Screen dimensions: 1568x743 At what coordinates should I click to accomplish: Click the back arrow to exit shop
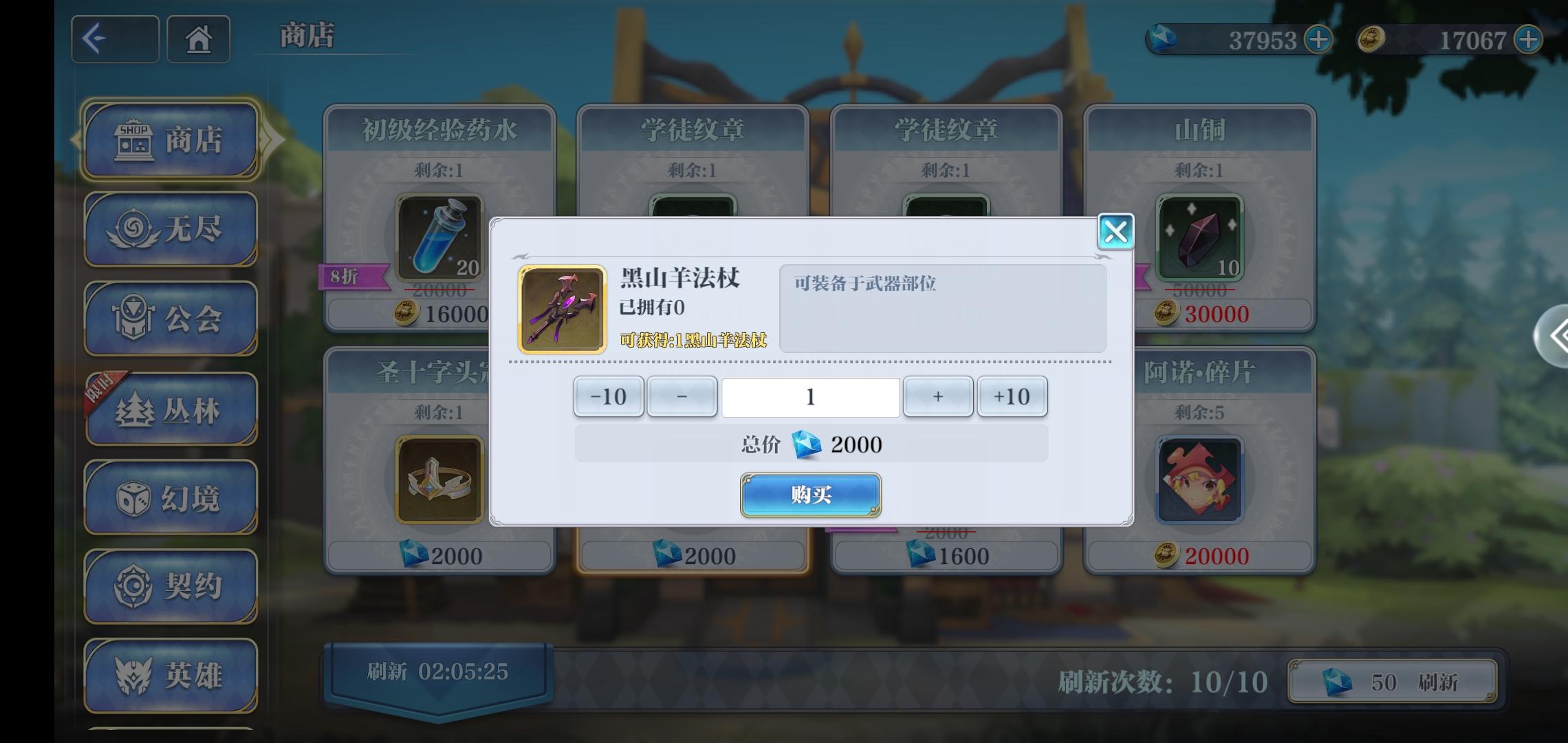pos(115,39)
